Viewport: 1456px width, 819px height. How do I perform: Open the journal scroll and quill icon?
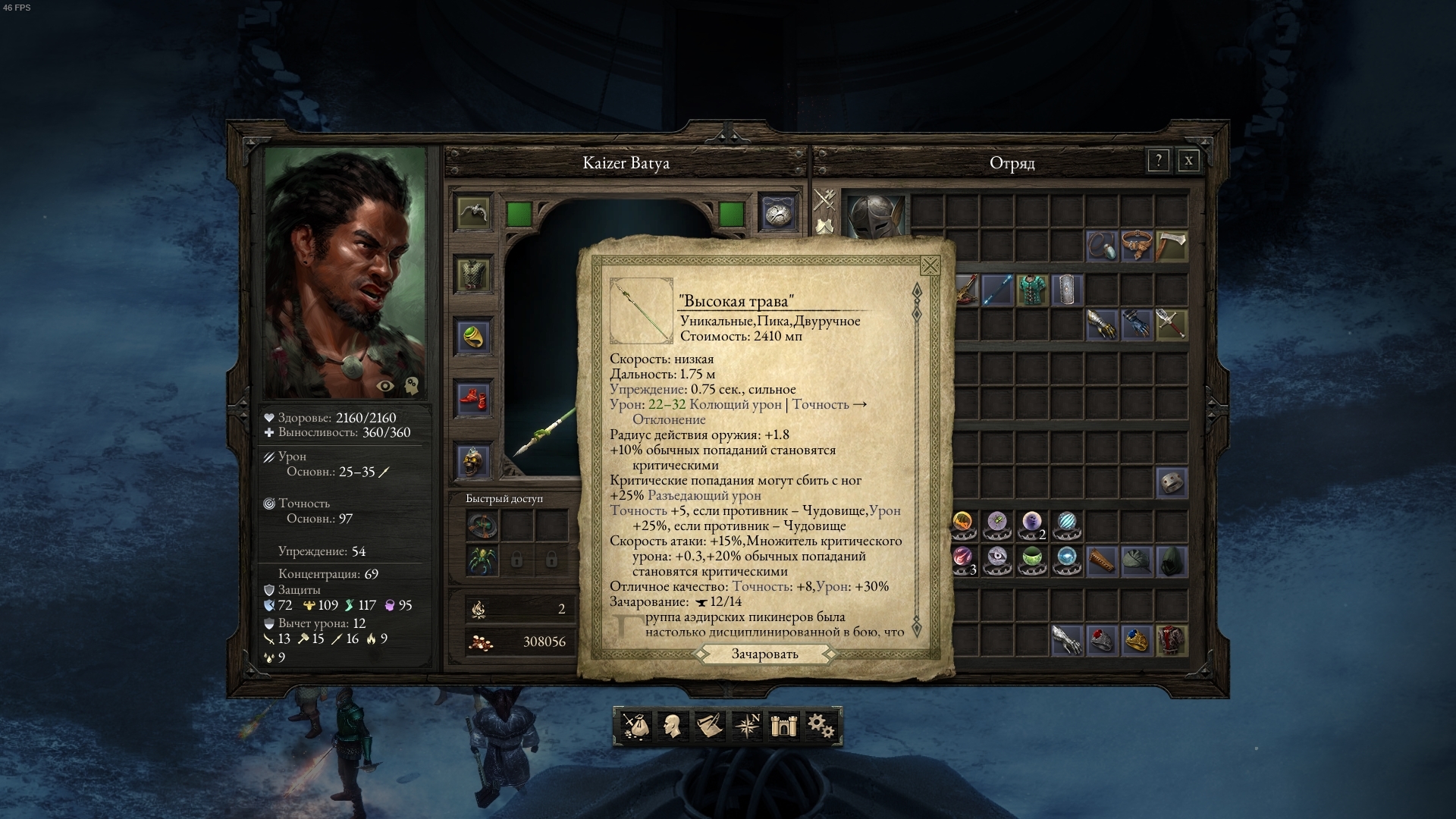(709, 726)
